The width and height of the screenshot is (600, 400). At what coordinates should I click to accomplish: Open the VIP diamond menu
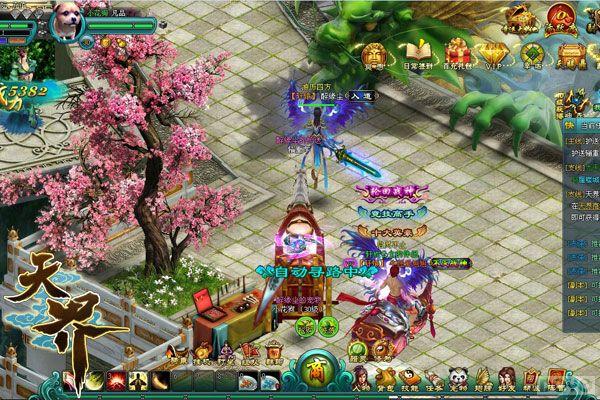(497, 48)
